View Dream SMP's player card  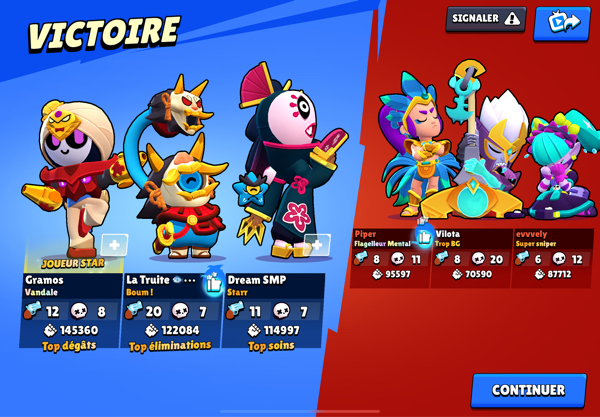tap(274, 310)
